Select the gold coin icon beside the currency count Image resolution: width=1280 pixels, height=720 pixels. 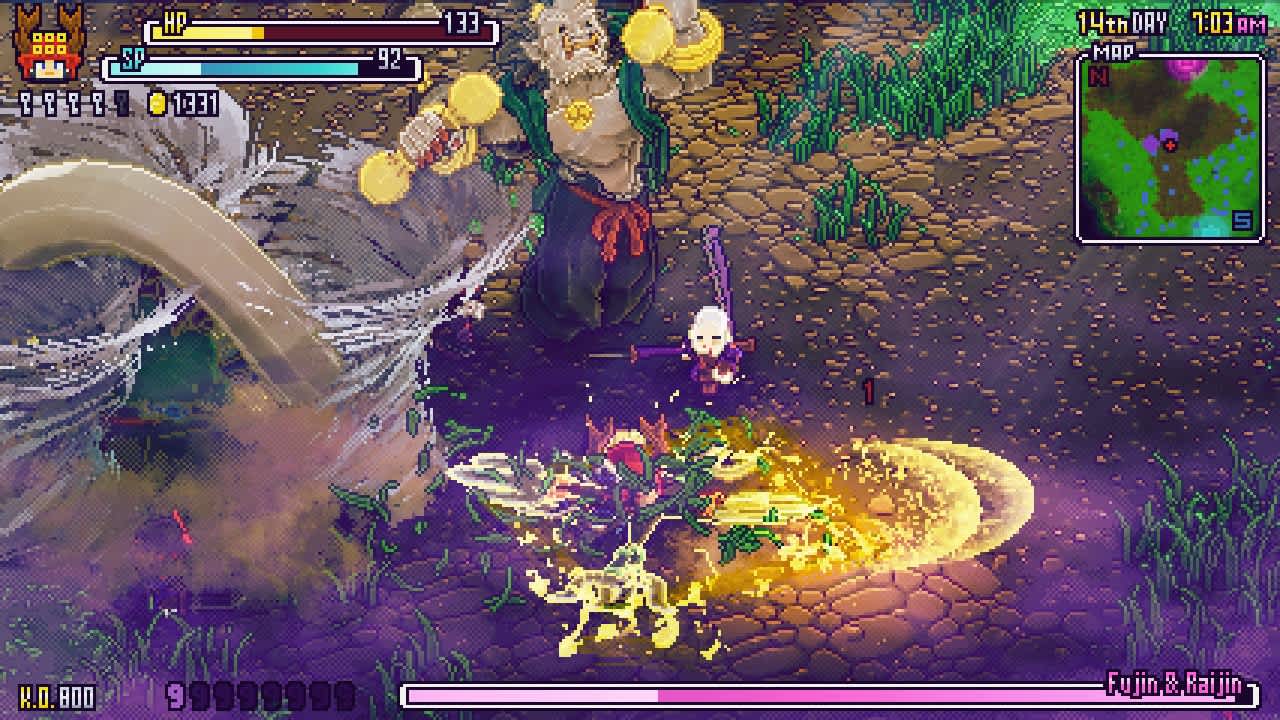pyautogui.click(x=157, y=104)
